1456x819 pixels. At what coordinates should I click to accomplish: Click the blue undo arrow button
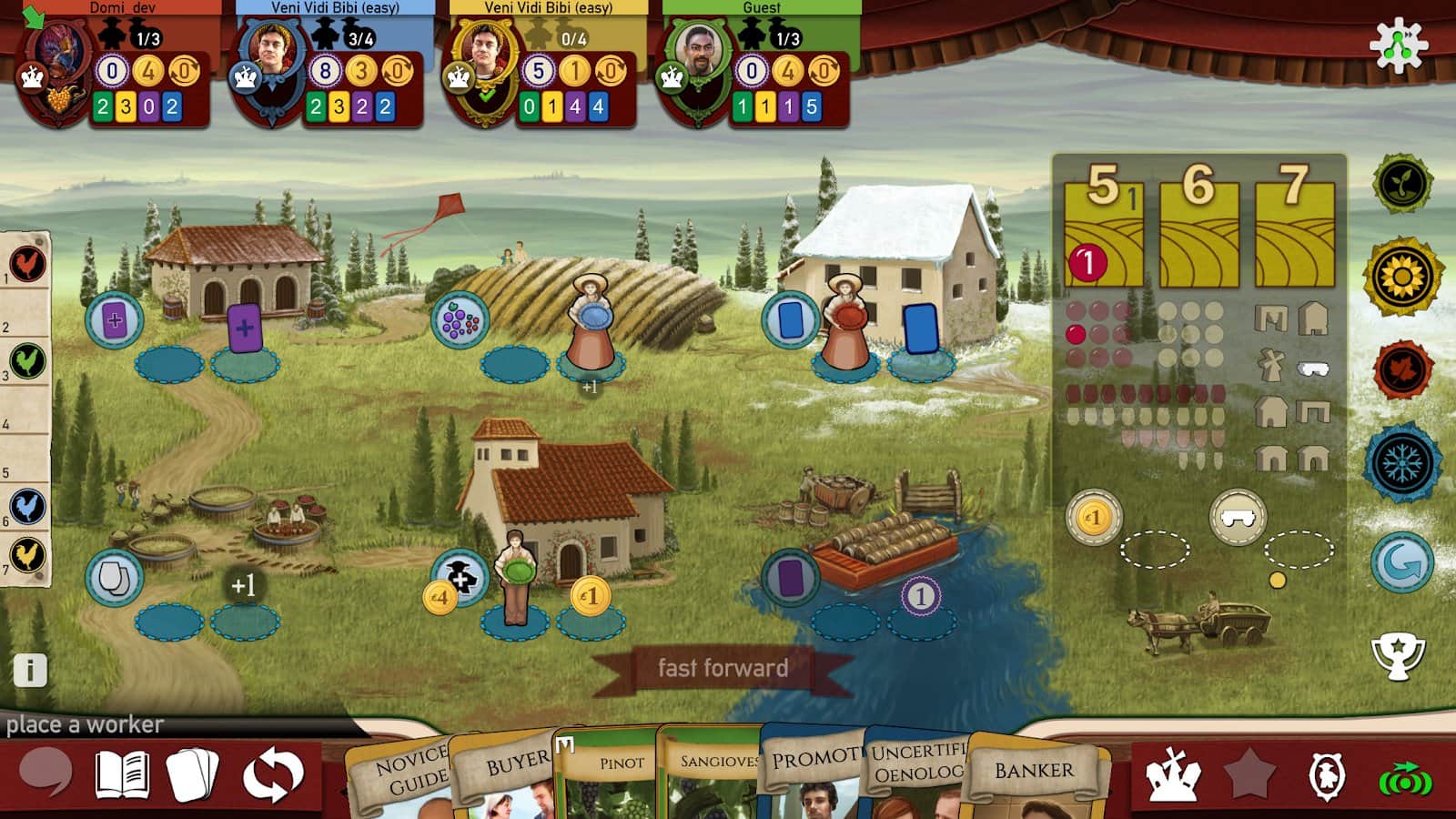1402,562
